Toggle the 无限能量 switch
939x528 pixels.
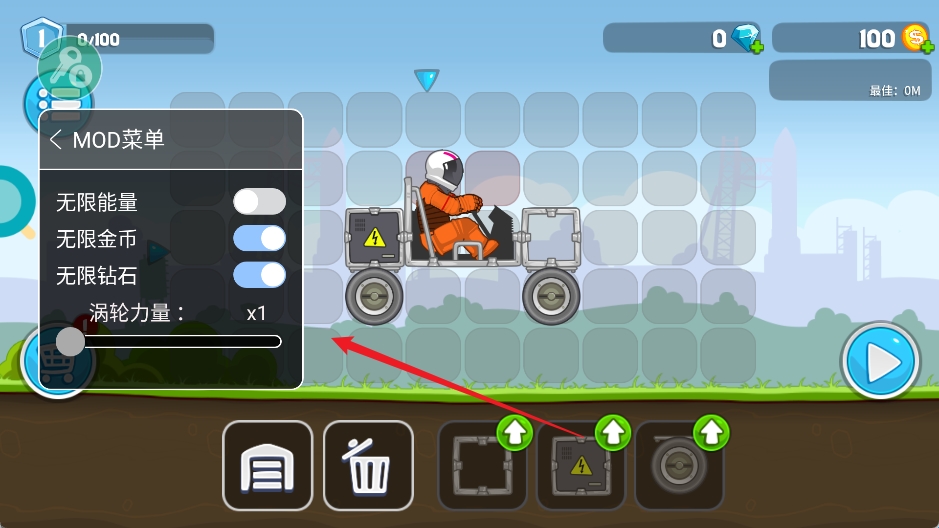pyautogui.click(x=259, y=202)
